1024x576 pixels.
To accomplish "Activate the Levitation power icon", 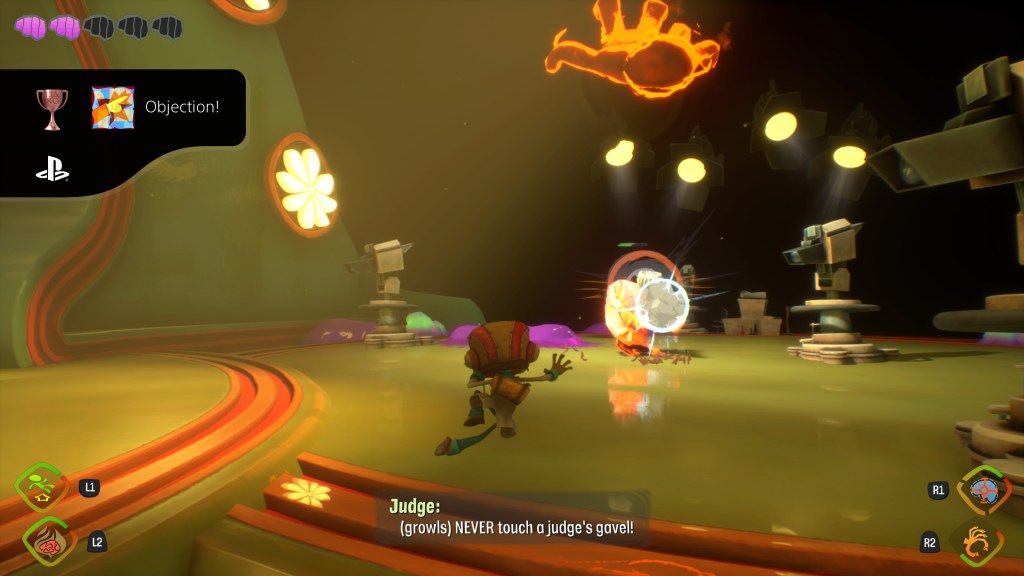I will (x=42, y=487).
